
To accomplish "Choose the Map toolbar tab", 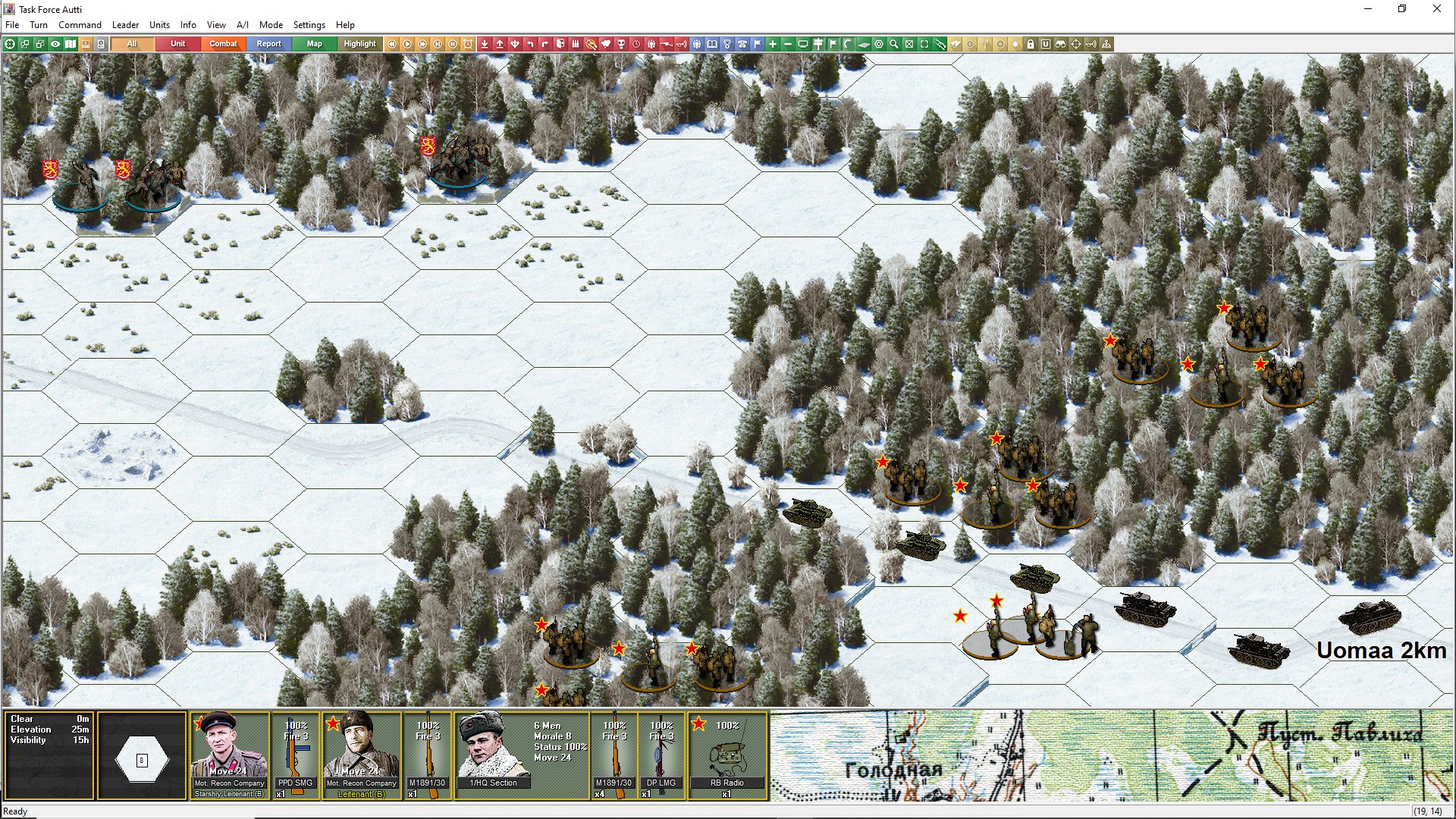I will click(x=314, y=44).
